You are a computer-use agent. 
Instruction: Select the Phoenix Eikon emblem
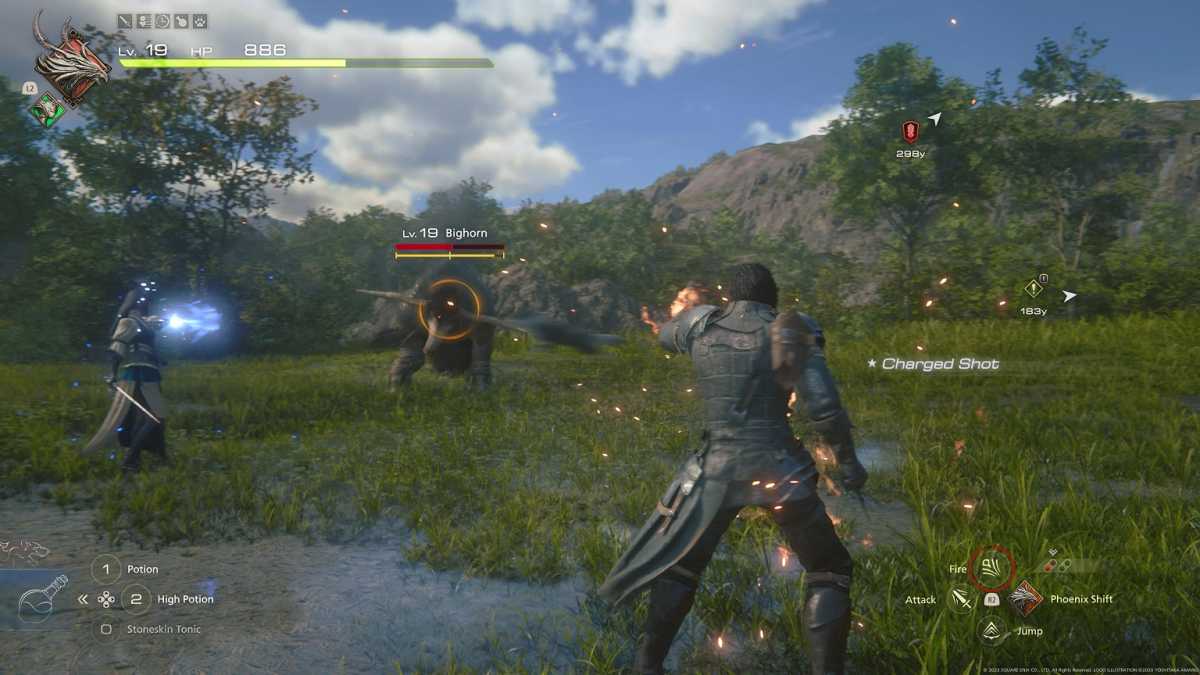pos(71,60)
